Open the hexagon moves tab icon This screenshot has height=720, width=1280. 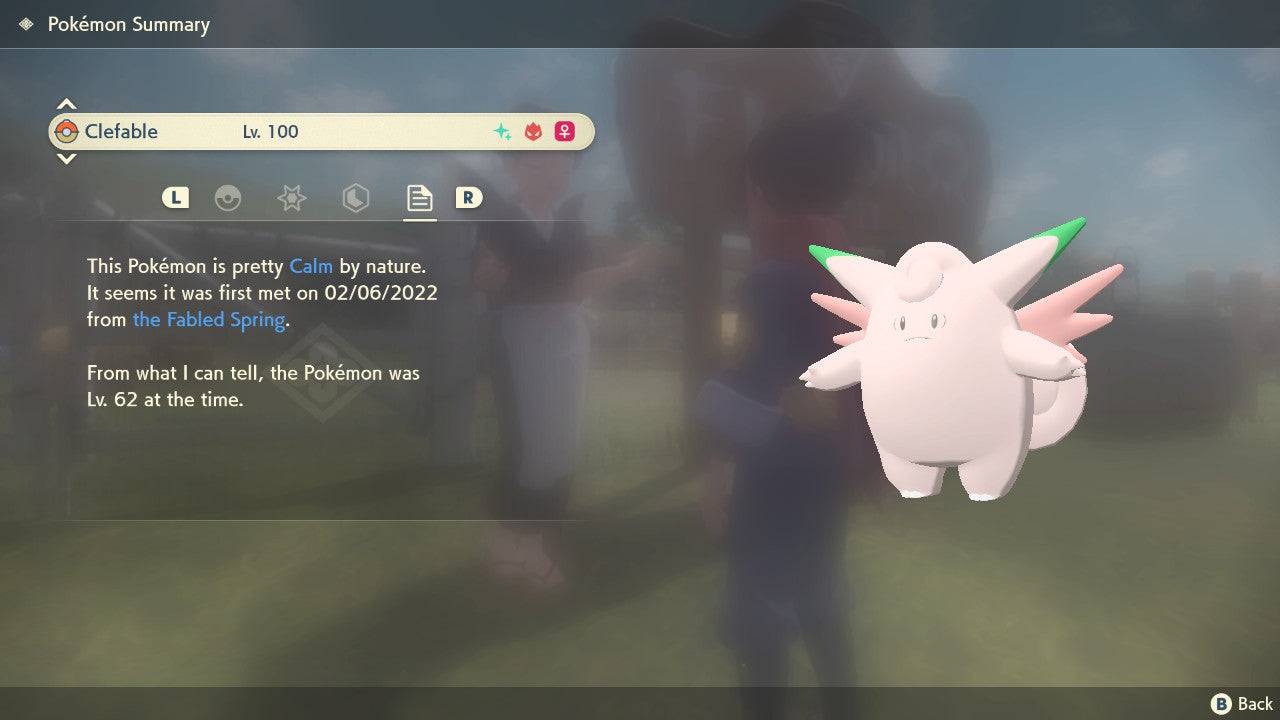(x=355, y=198)
